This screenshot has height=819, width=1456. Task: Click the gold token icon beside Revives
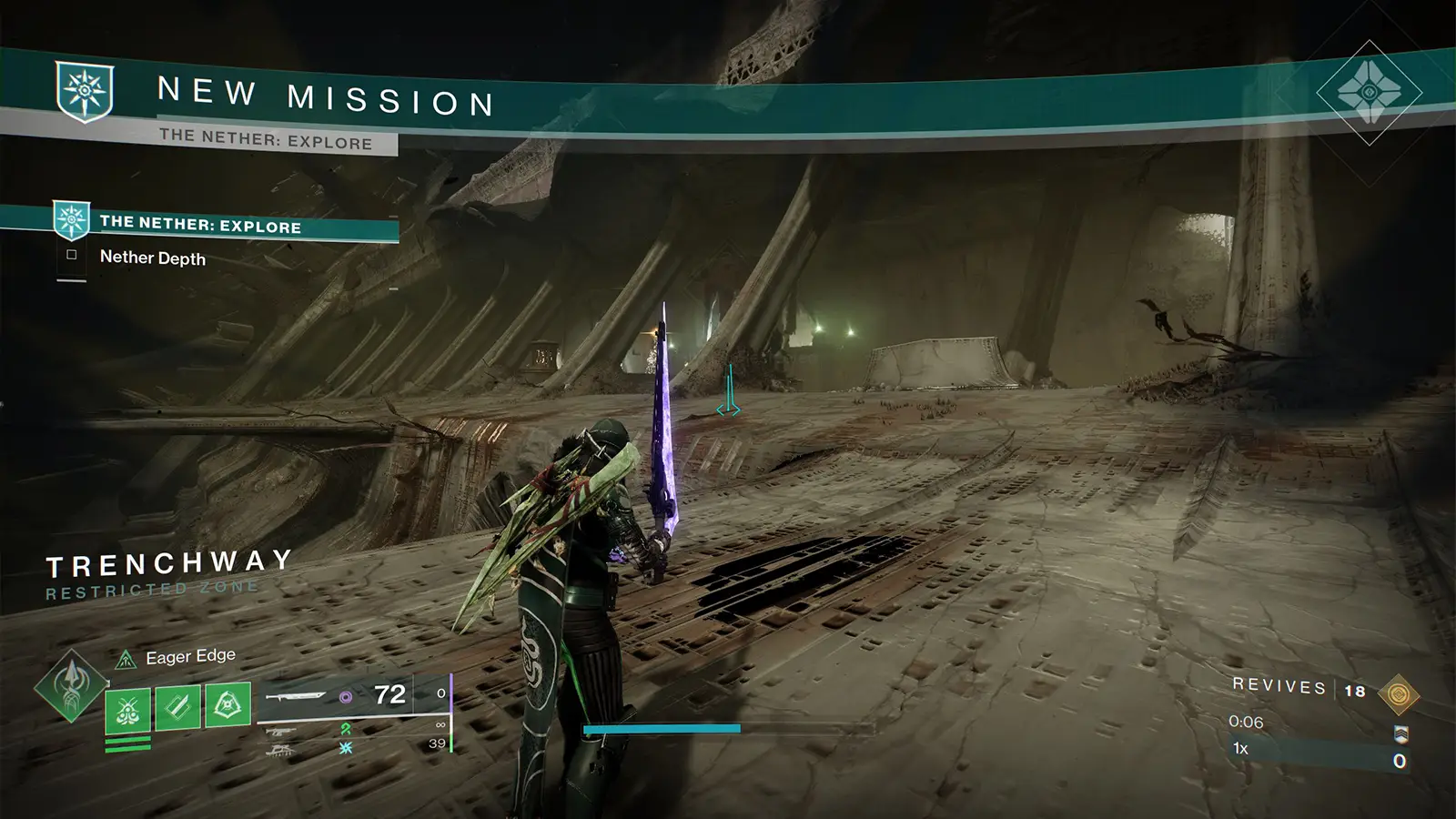click(x=1399, y=693)
